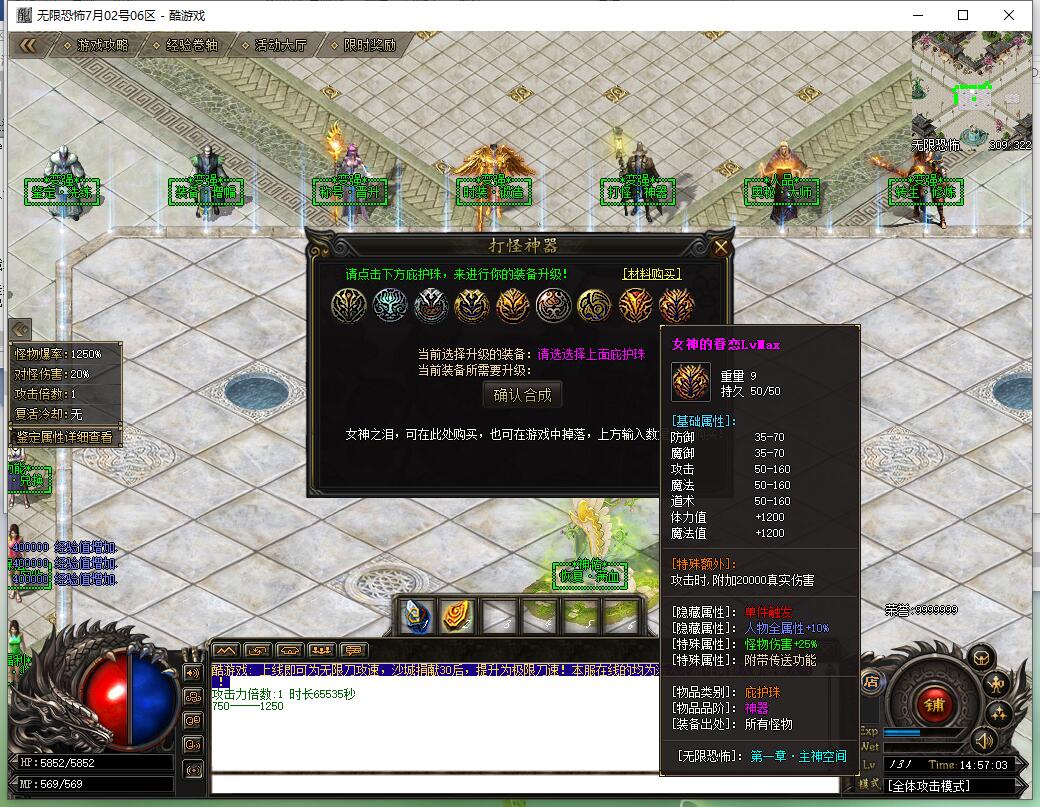Choose the last fiery orange protection bead
Screen dimensions: 1040x807
[676, 305]
